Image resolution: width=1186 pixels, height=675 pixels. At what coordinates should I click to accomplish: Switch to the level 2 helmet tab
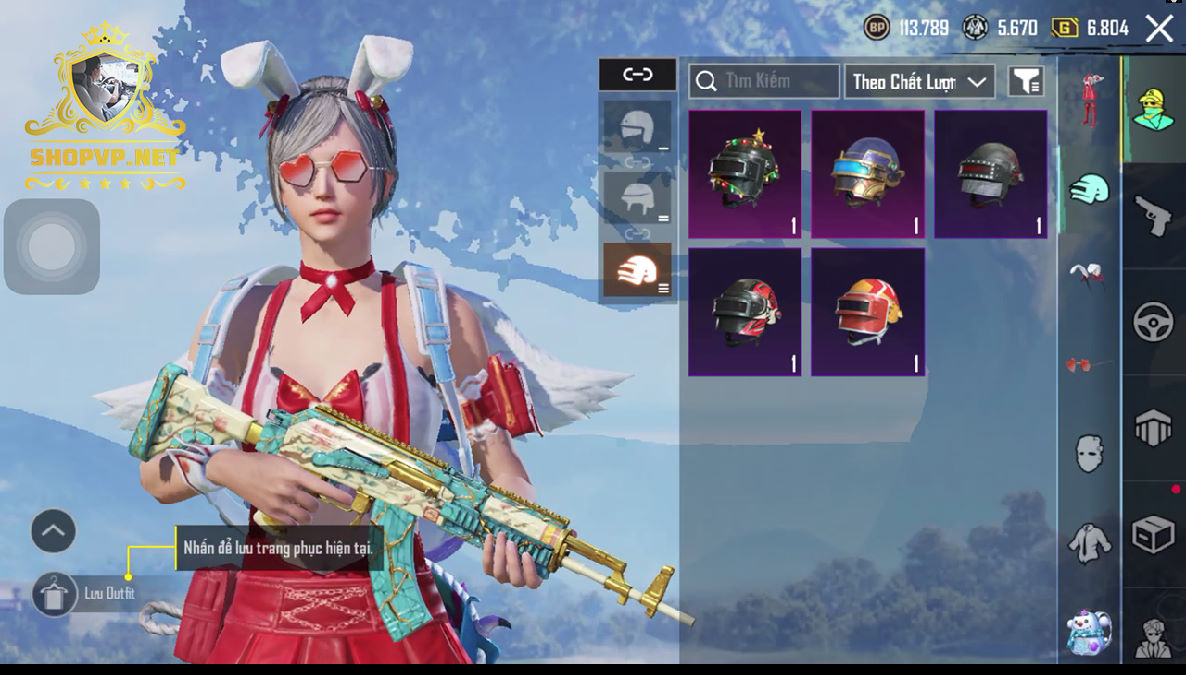tap(637, 198)
